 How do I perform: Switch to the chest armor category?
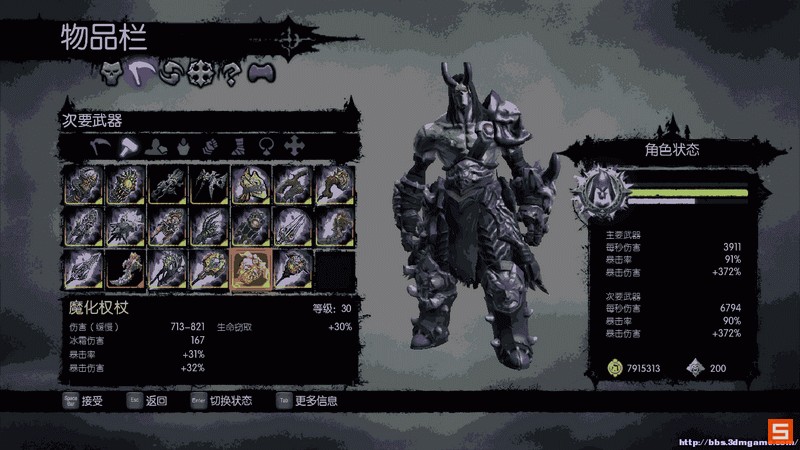183,146
